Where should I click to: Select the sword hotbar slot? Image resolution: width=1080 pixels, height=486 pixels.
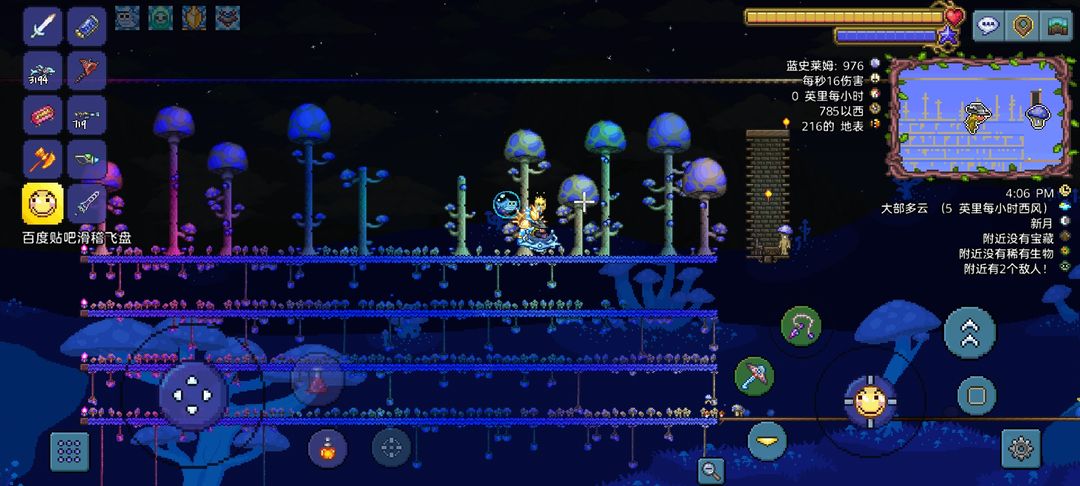click(x=42, y=26)
